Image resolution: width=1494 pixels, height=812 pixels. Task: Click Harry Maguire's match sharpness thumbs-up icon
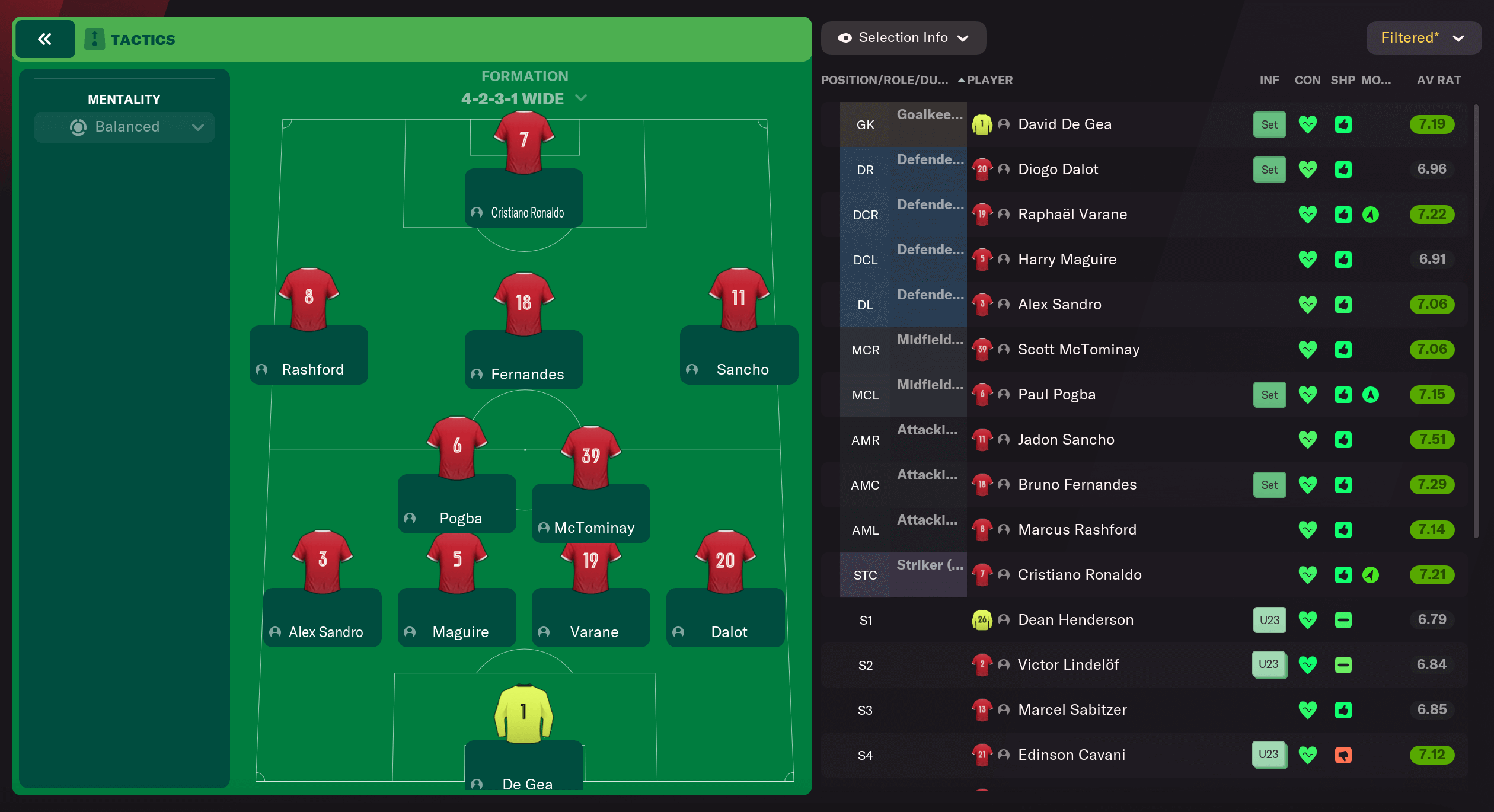[1343, 259]
